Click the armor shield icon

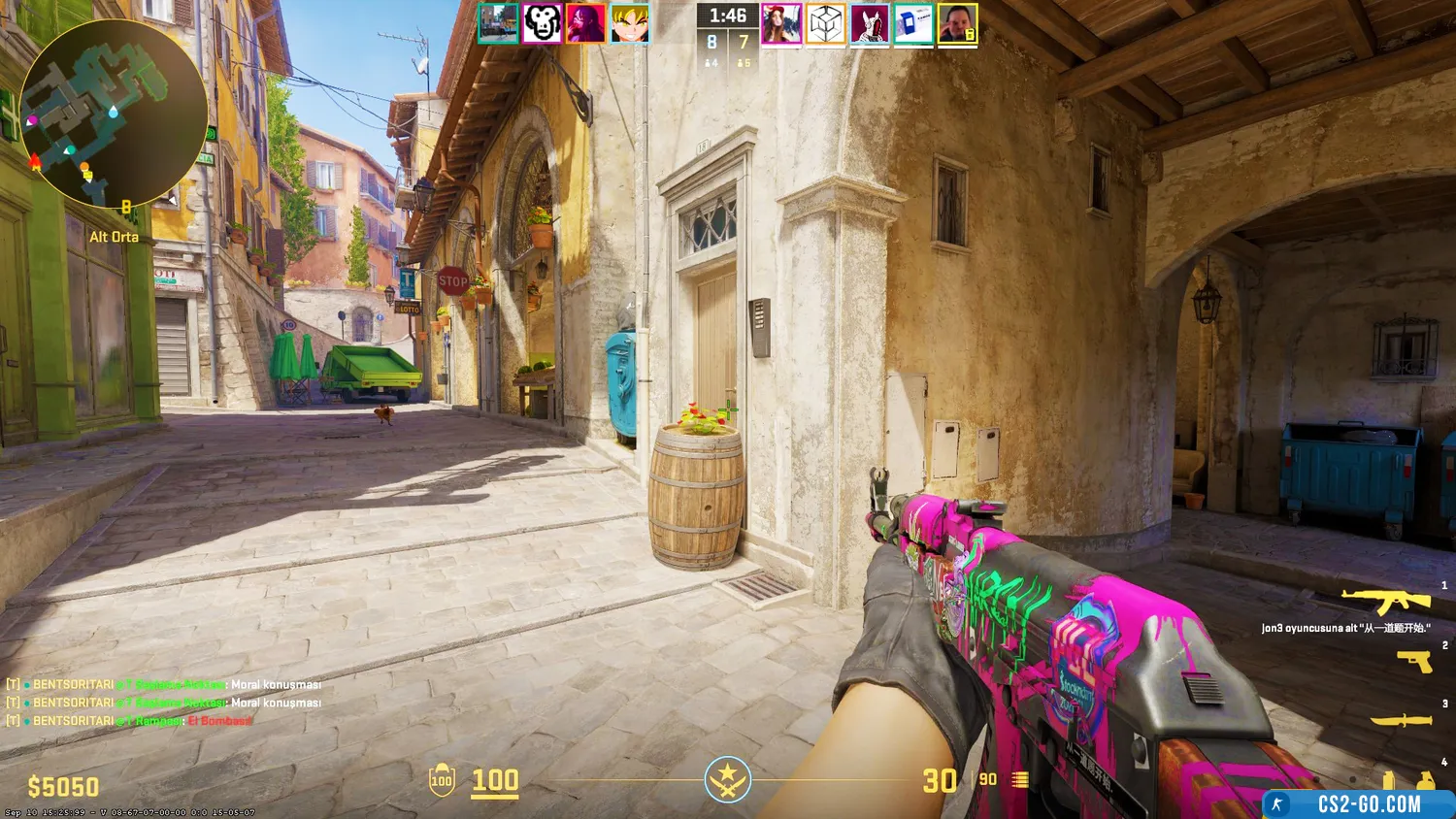(442, 780)
